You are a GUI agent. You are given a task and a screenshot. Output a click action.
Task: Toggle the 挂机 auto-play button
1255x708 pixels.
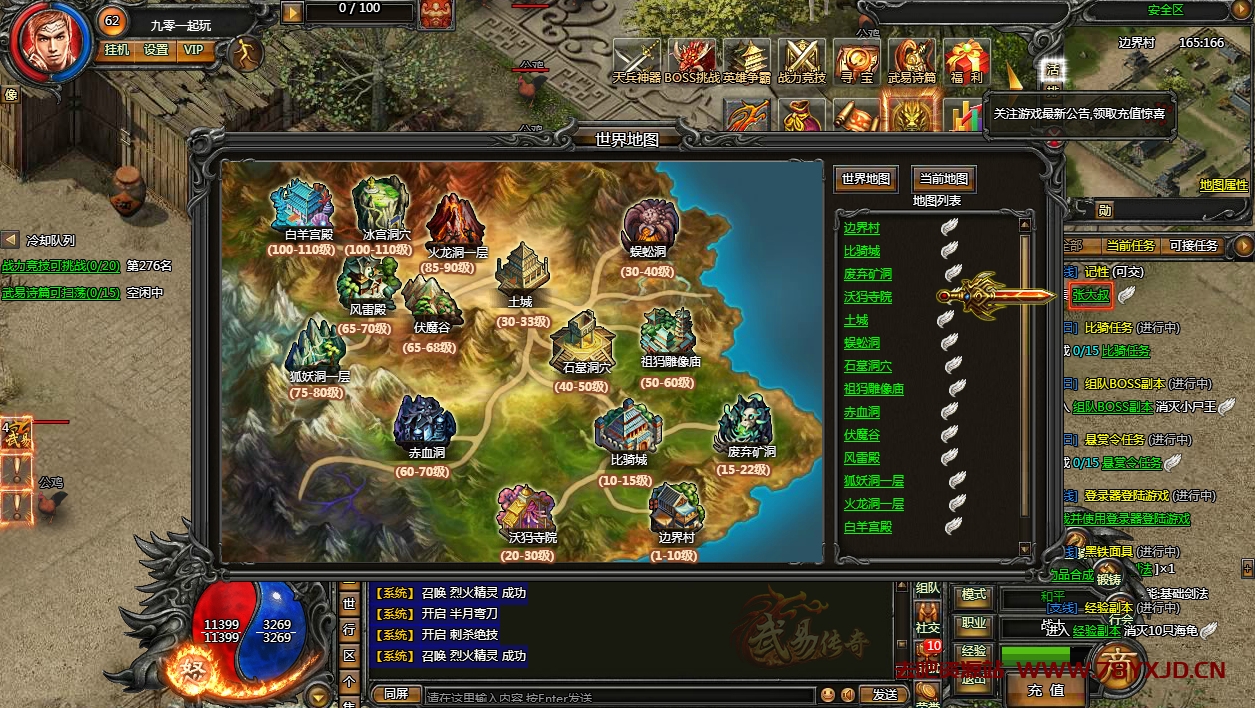(117, 50)
